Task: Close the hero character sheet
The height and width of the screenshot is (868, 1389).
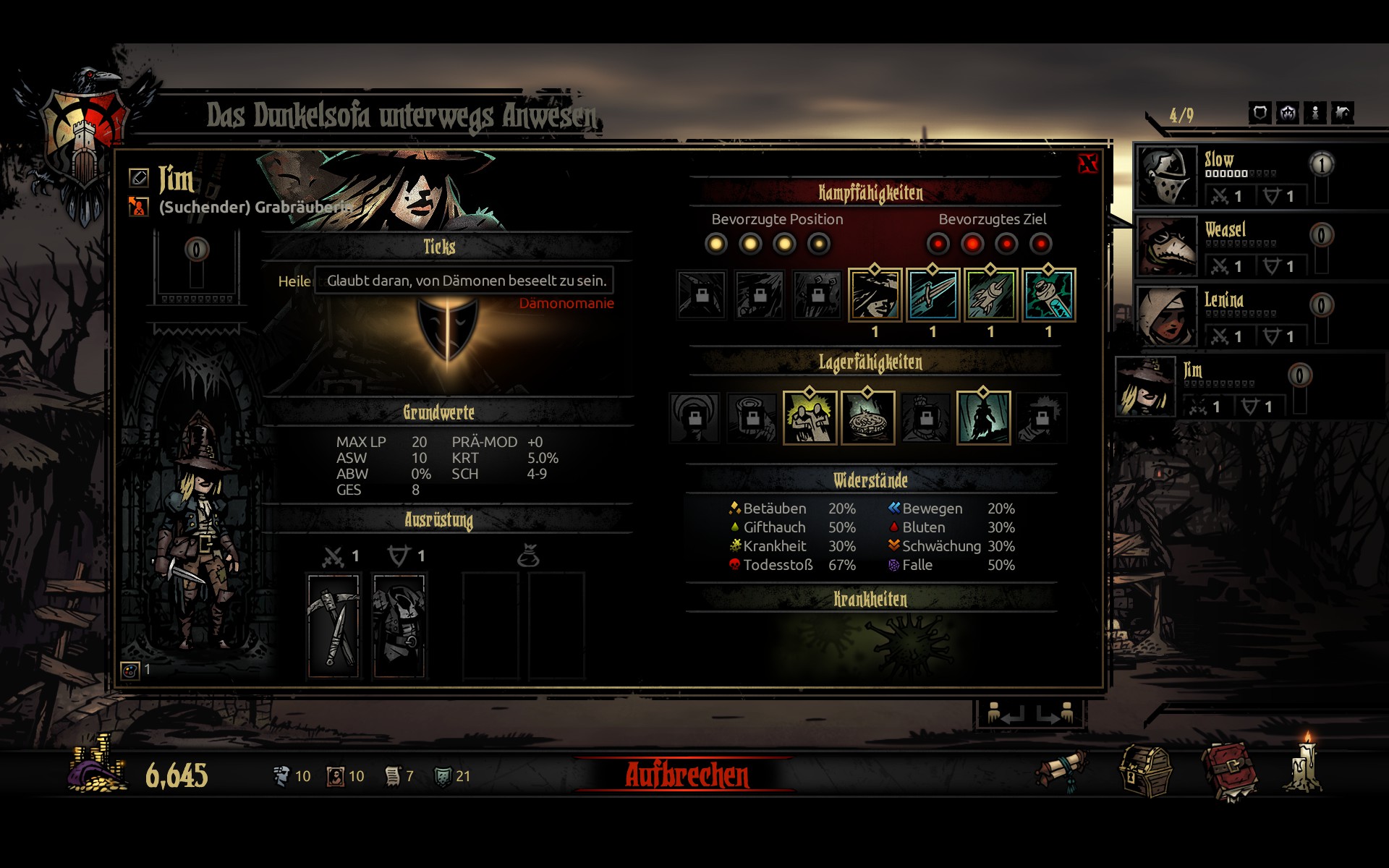Action: tap(1087, 163)
